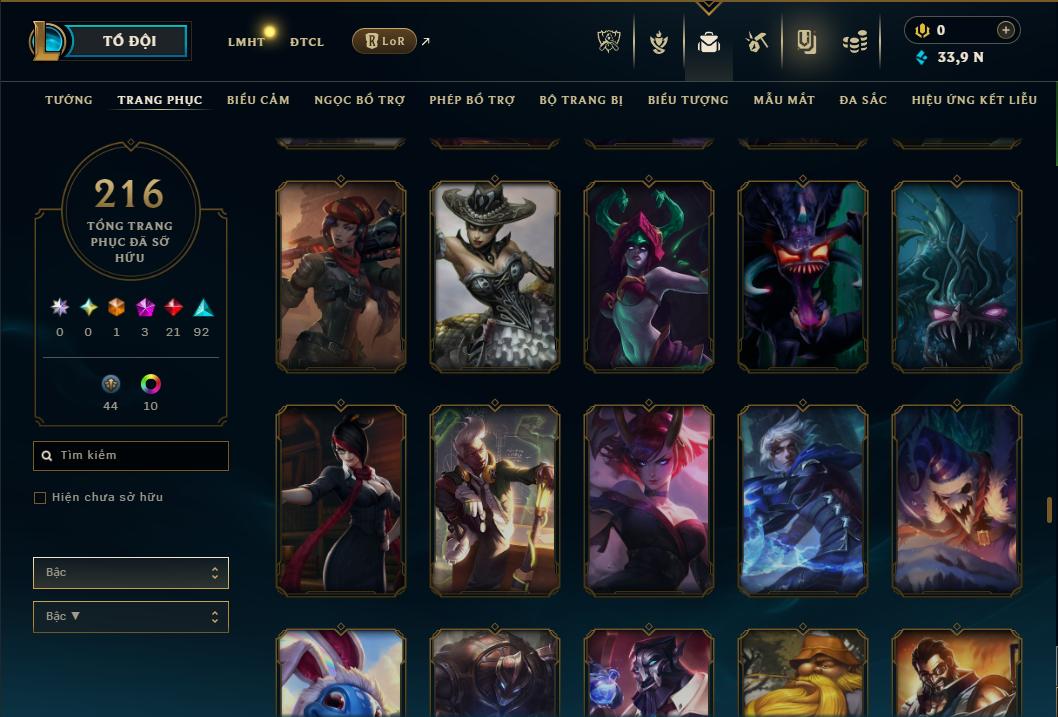Open the hammer crafting loot icon
1058x717 pixels.
pos(756,41)
